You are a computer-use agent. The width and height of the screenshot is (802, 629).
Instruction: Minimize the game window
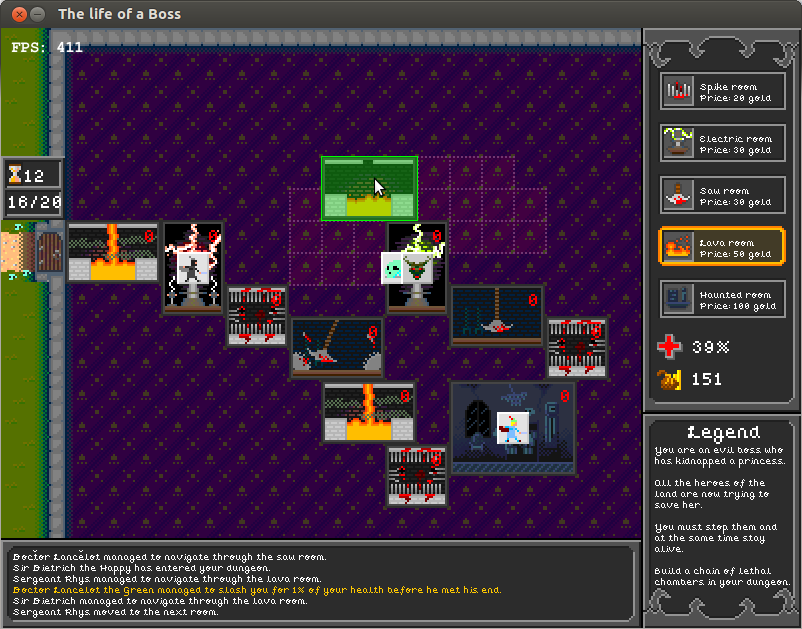coord(37,14)
